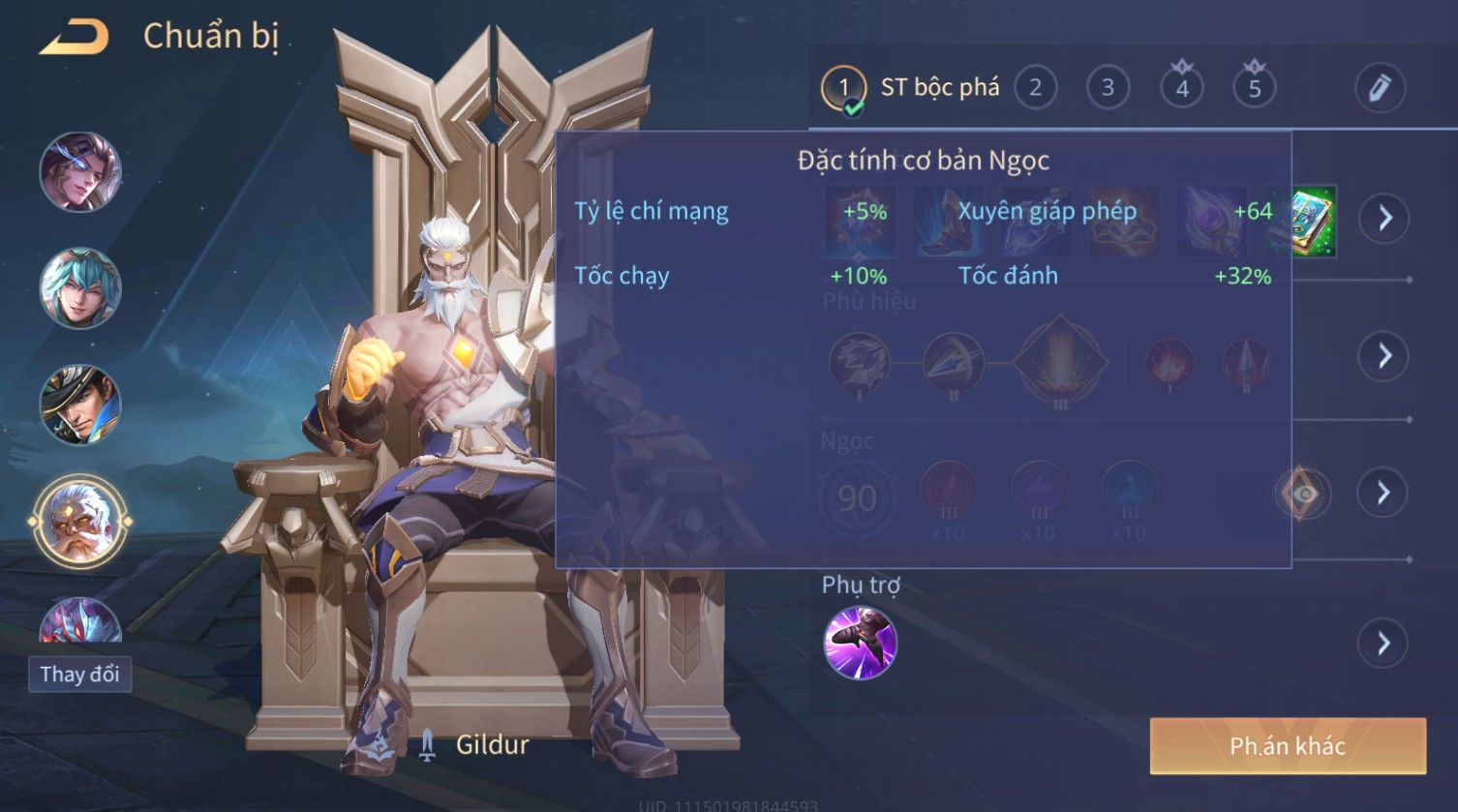Go back using the return arrow

(x=74, y=37)
